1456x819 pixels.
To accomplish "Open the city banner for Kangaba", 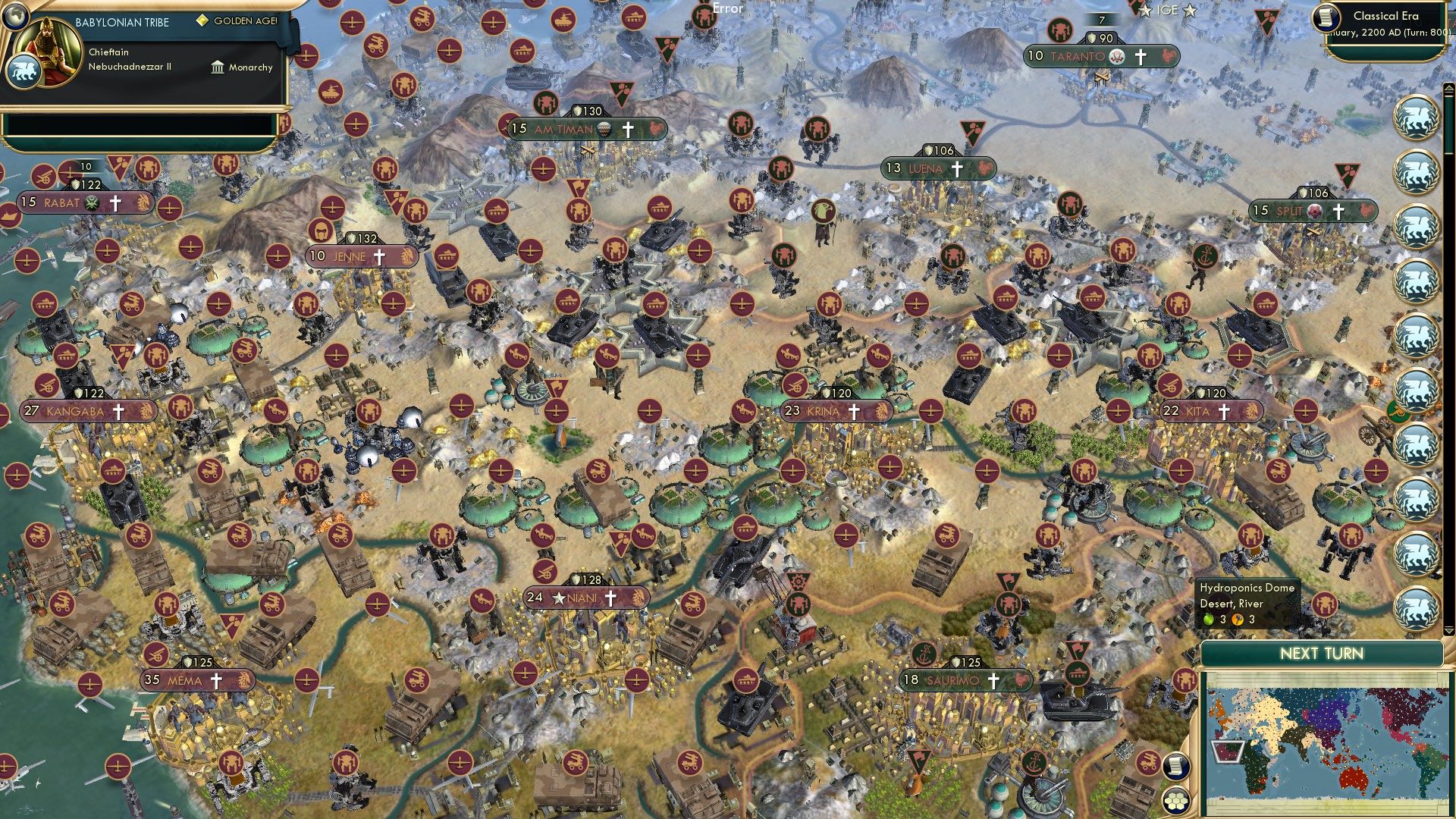I will [74, 410].
